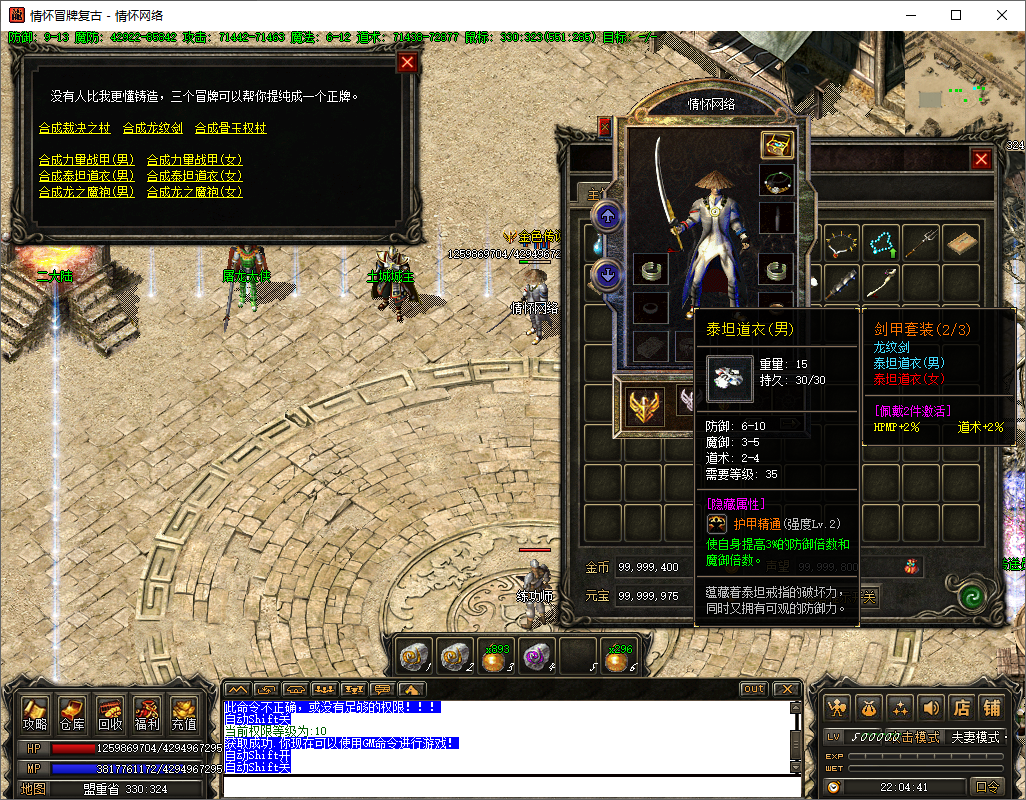The image size is (1026, 800).
Task: Open the 仓库 warehouse
Action: [x=72, y=713]
